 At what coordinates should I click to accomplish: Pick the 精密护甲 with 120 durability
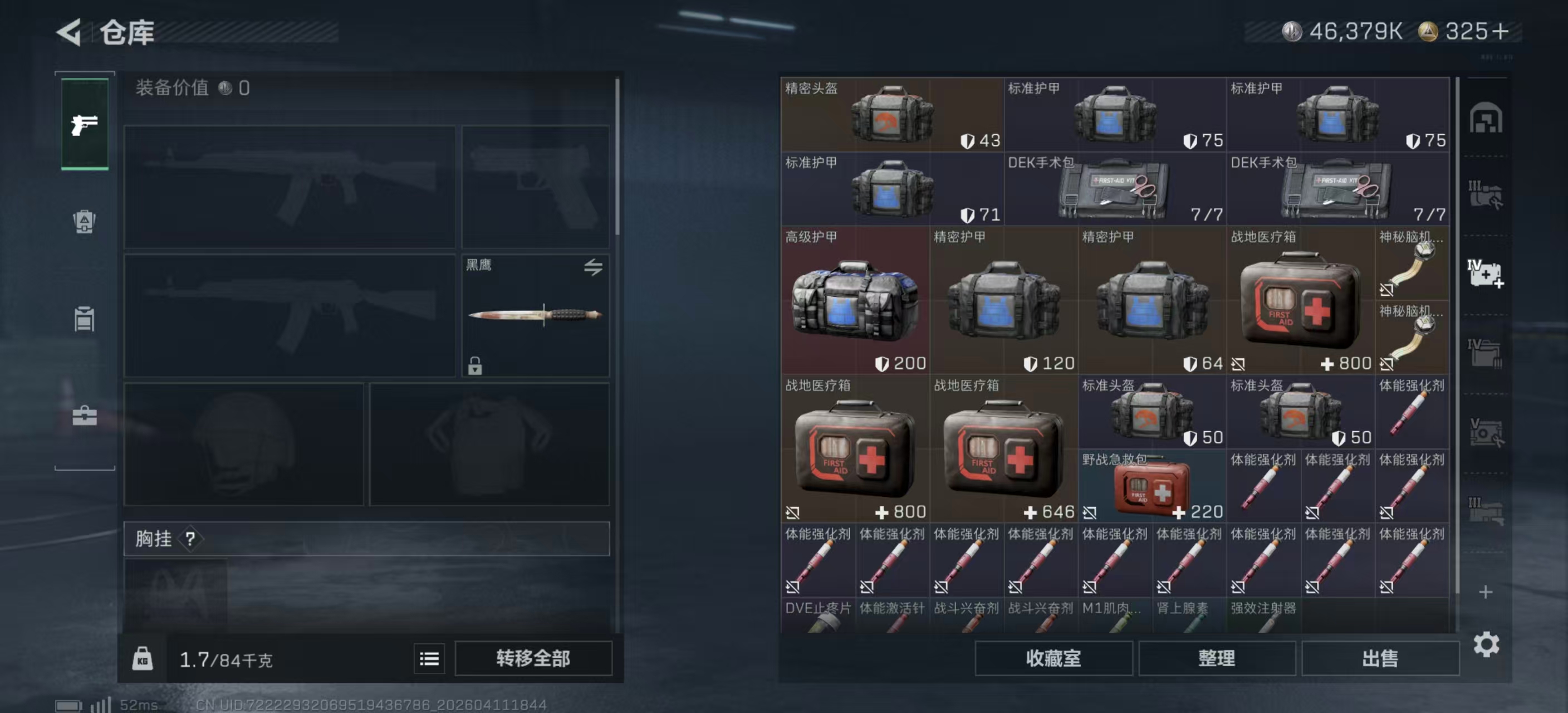(x=1003, y=301)
